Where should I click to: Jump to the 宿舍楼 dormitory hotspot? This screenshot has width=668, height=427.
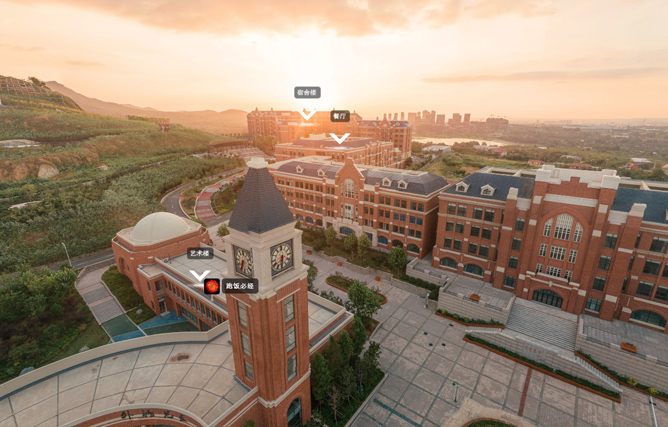coord(307,93)
